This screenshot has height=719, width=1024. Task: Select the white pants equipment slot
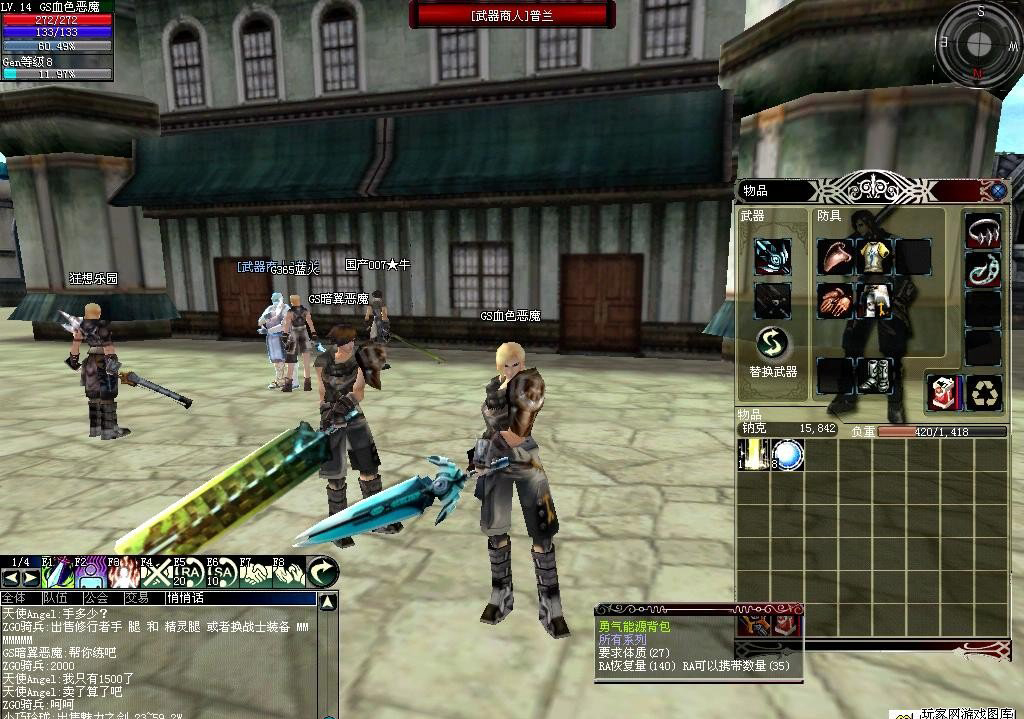pos(874,300)
